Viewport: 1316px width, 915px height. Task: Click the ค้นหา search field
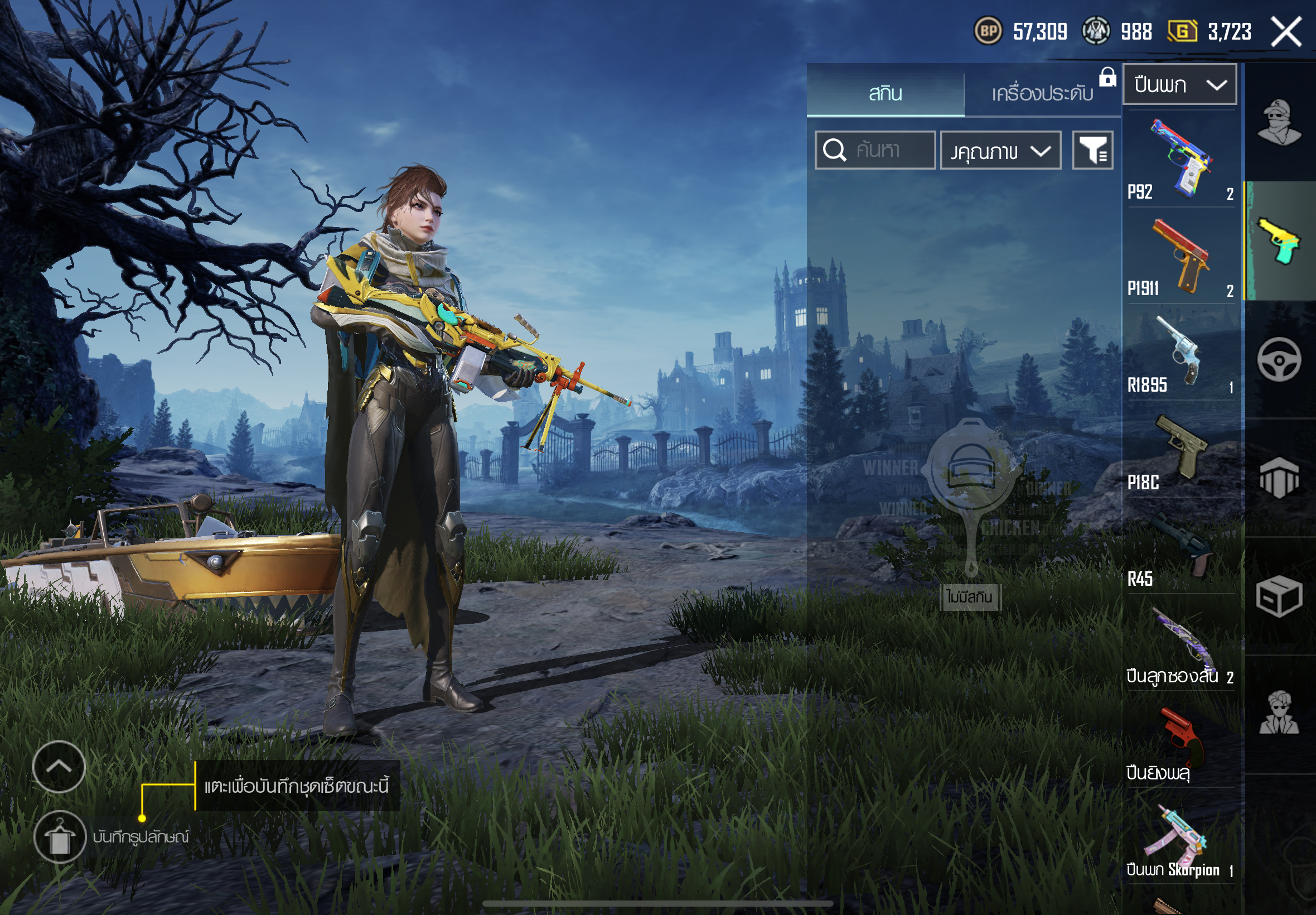(875, 150)
